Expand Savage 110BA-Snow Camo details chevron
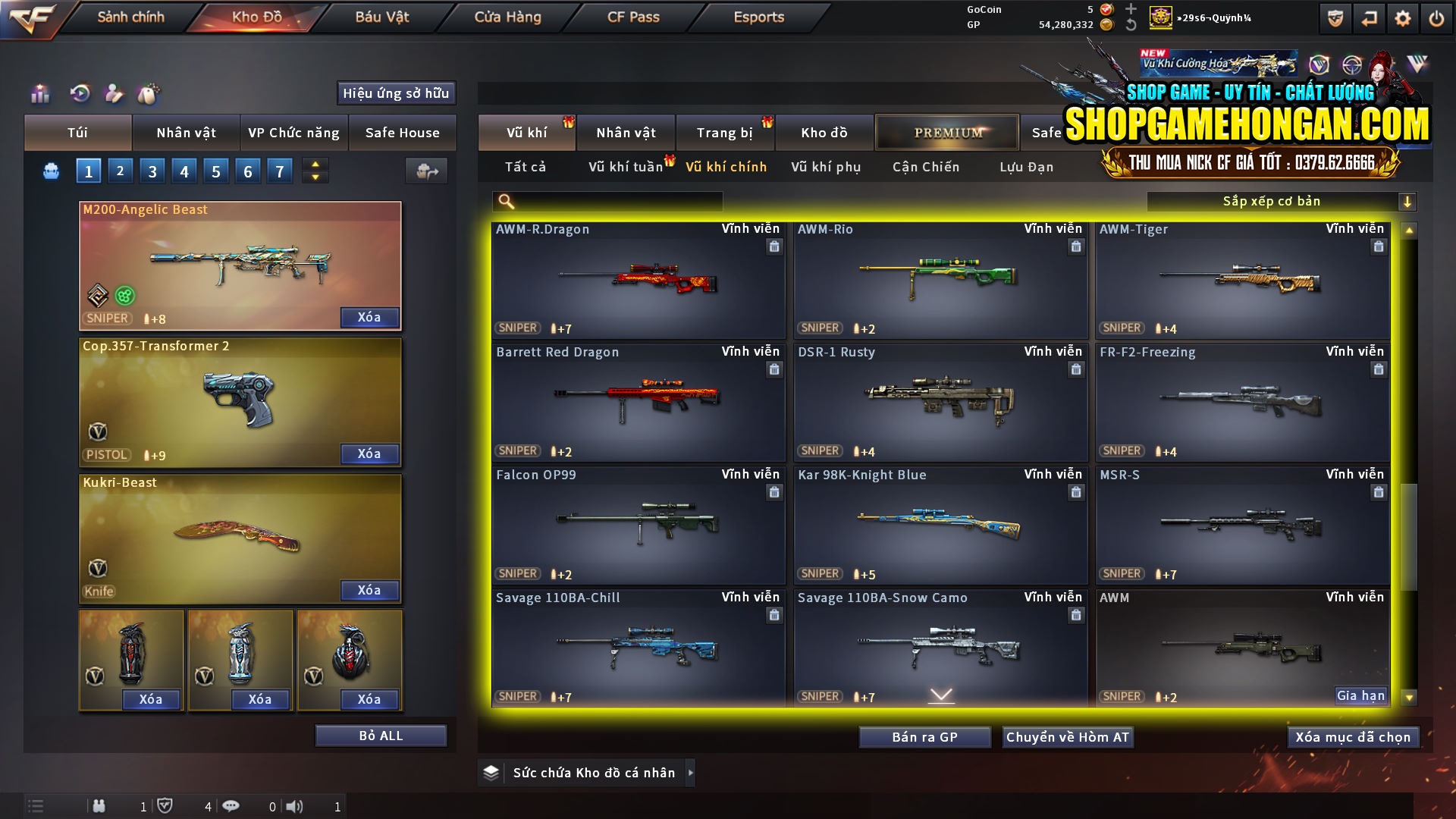 (940, 695)
